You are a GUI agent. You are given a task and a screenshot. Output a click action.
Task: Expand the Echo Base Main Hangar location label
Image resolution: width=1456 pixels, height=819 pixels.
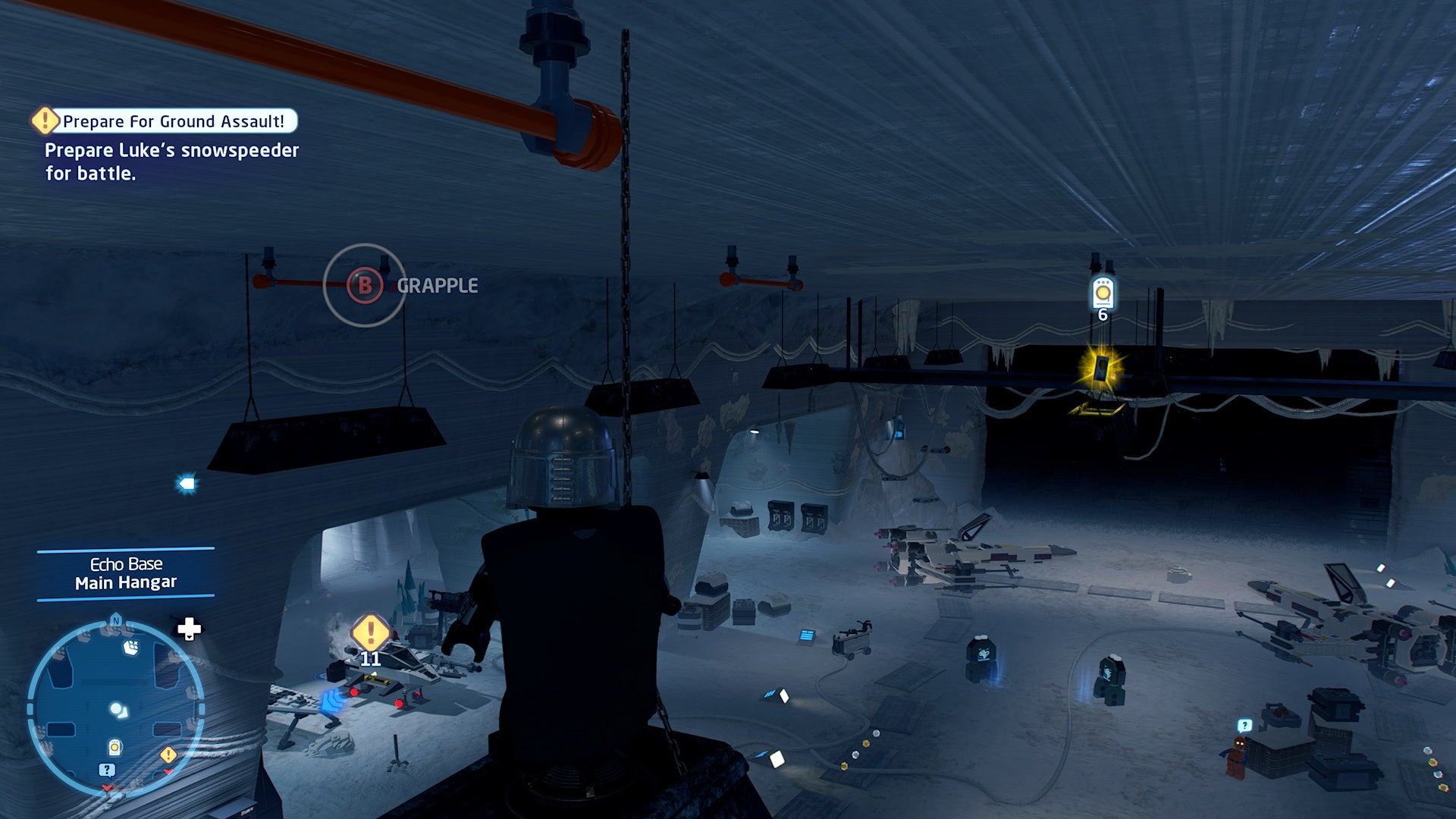click(125, 573)
